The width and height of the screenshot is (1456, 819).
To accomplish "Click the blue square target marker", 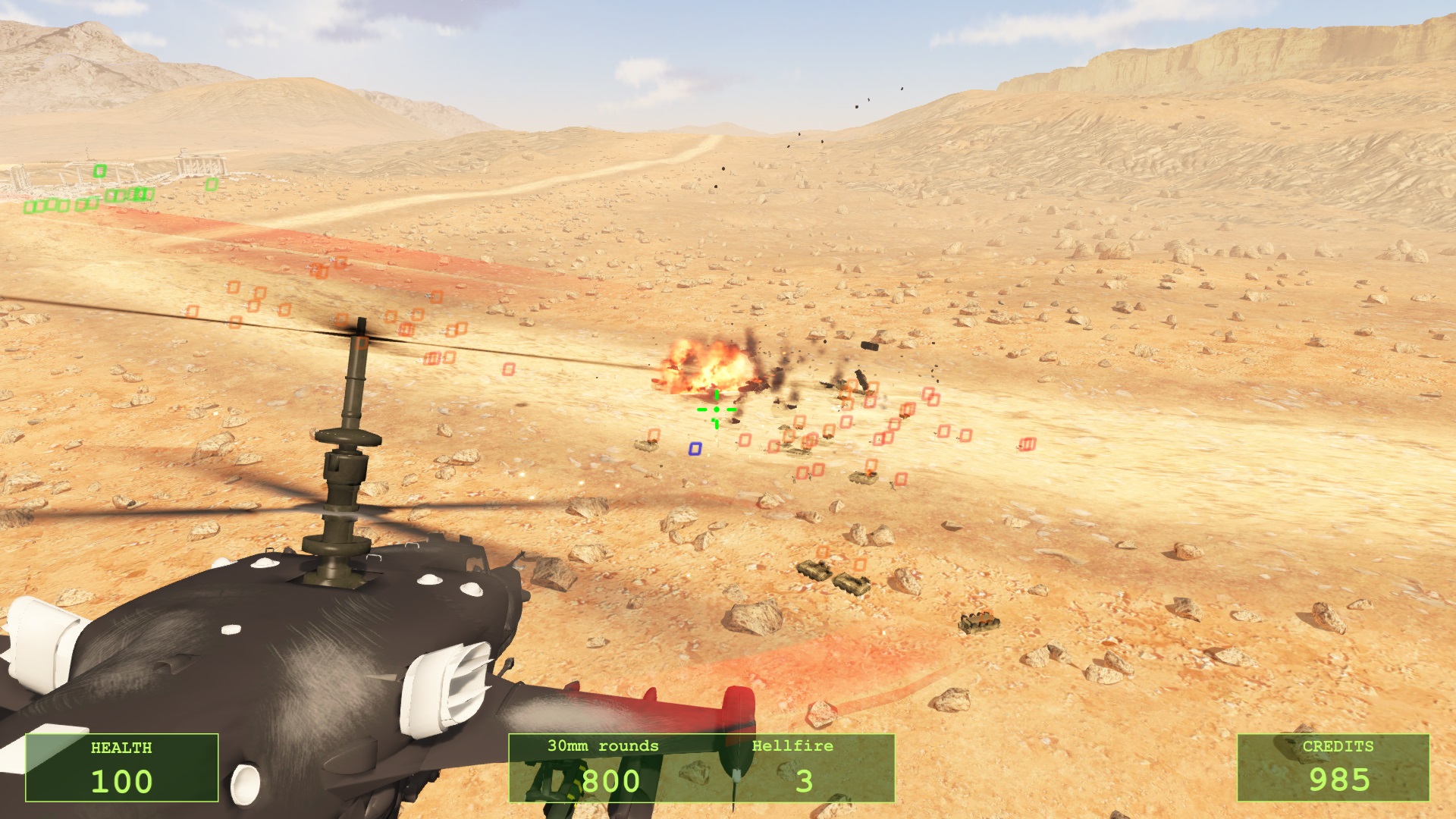I will point(695,449).
